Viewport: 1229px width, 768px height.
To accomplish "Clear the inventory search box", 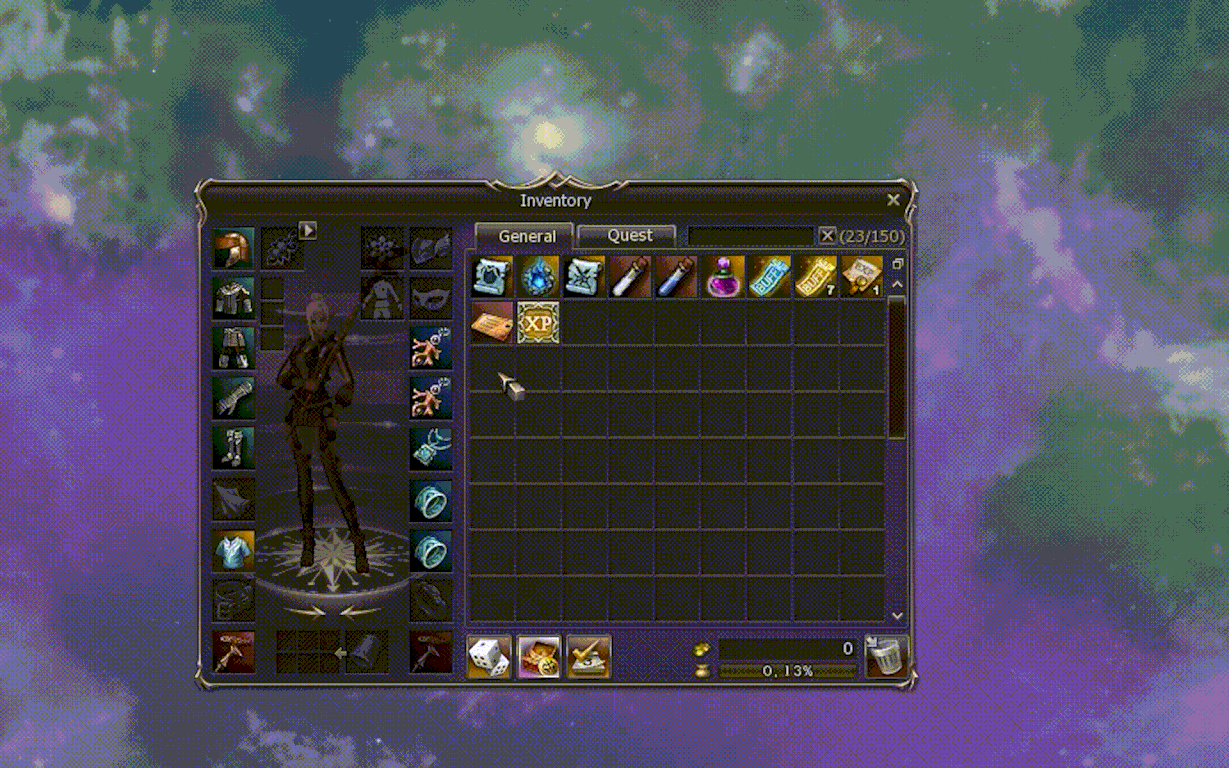I will tap(827, 236).
